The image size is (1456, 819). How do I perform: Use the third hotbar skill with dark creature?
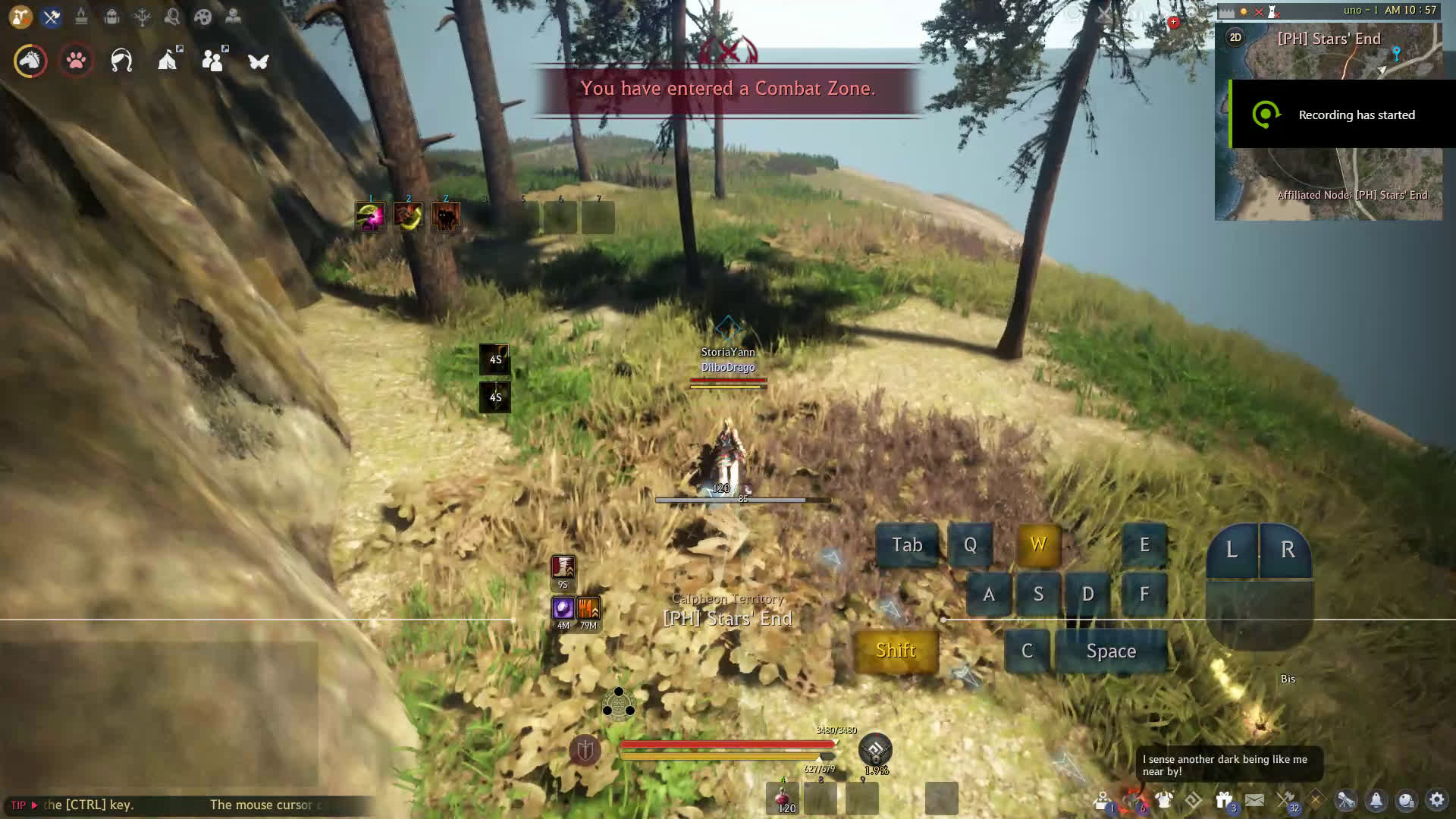click(446, 217)
